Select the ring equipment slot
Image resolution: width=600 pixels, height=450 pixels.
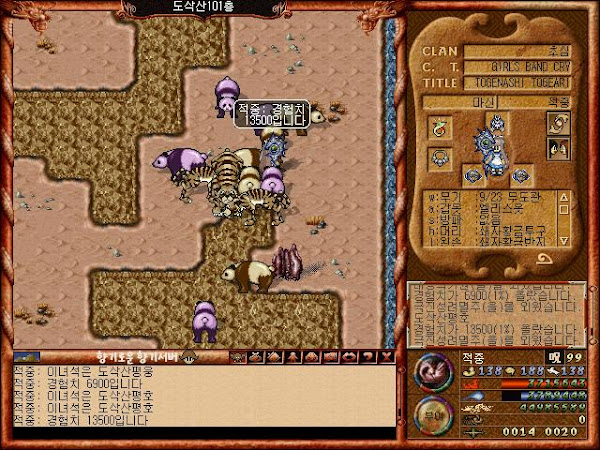point(440,127)
